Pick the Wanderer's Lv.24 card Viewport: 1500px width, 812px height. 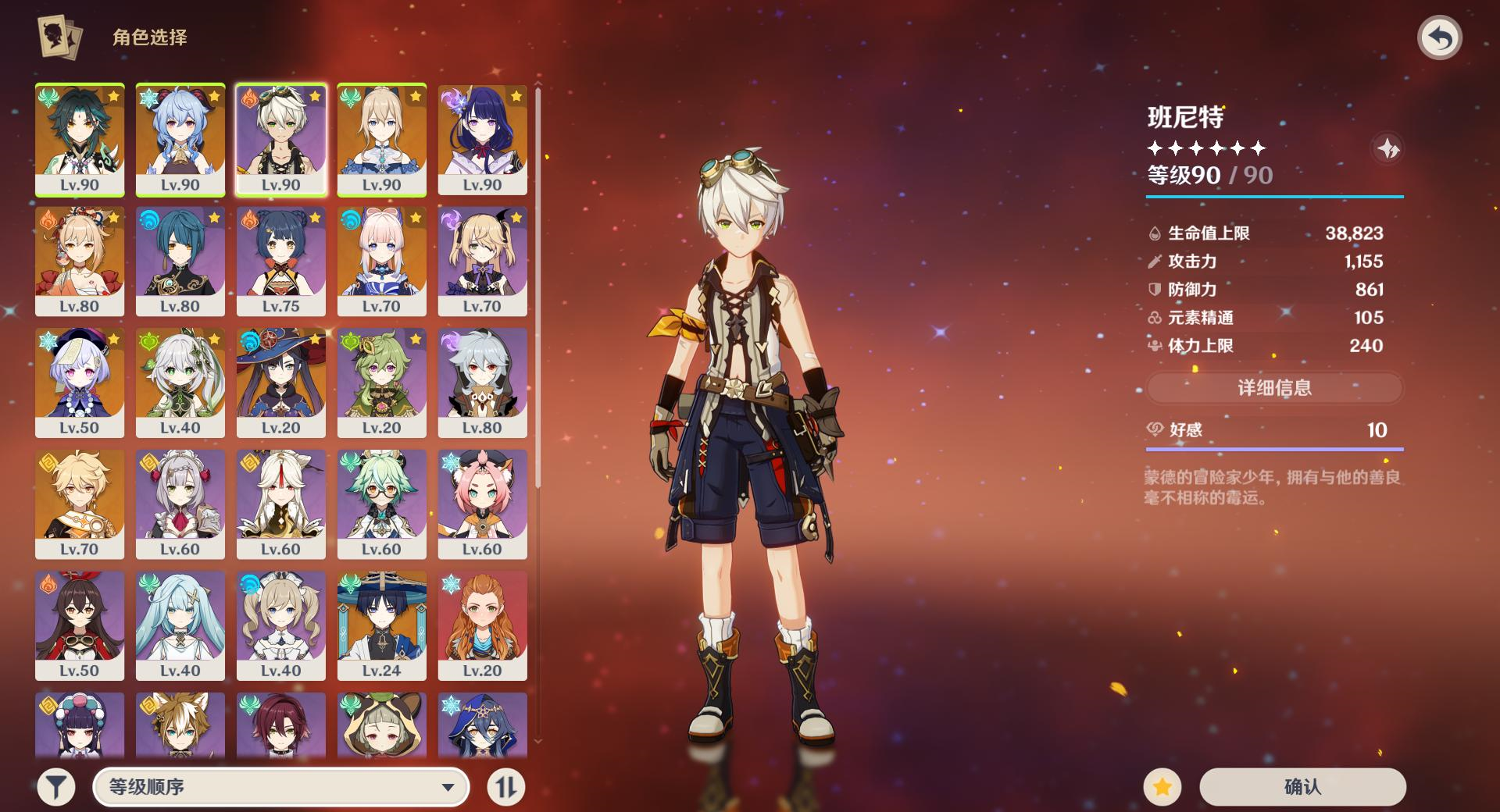pos(381,625)
